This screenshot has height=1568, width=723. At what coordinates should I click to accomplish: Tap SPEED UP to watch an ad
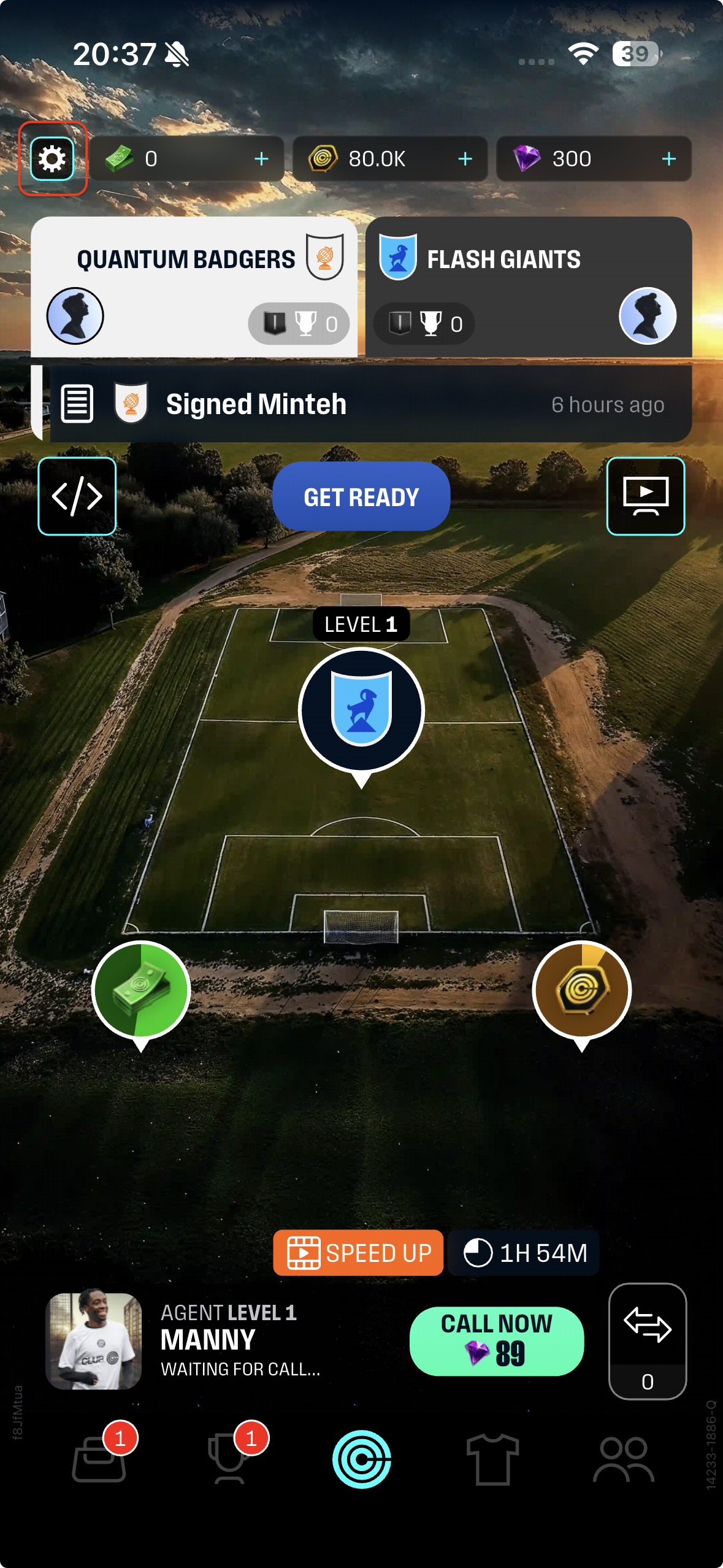tap(358, 1253)
